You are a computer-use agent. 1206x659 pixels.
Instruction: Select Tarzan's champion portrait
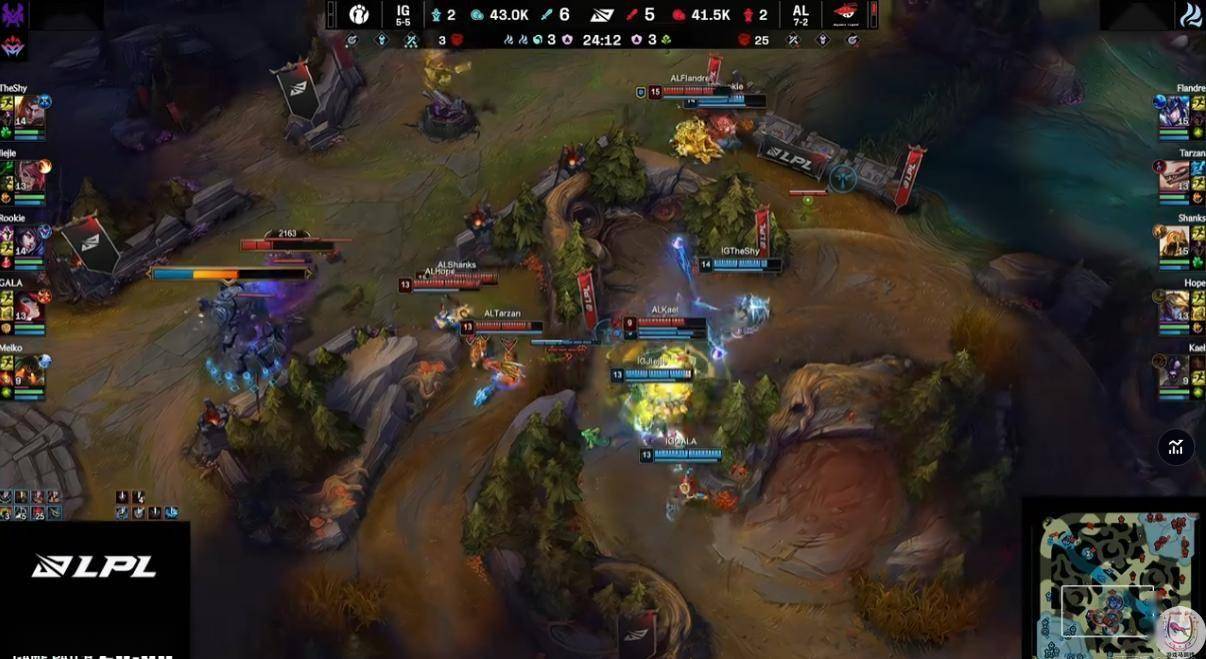click(x=1174, y=176)
